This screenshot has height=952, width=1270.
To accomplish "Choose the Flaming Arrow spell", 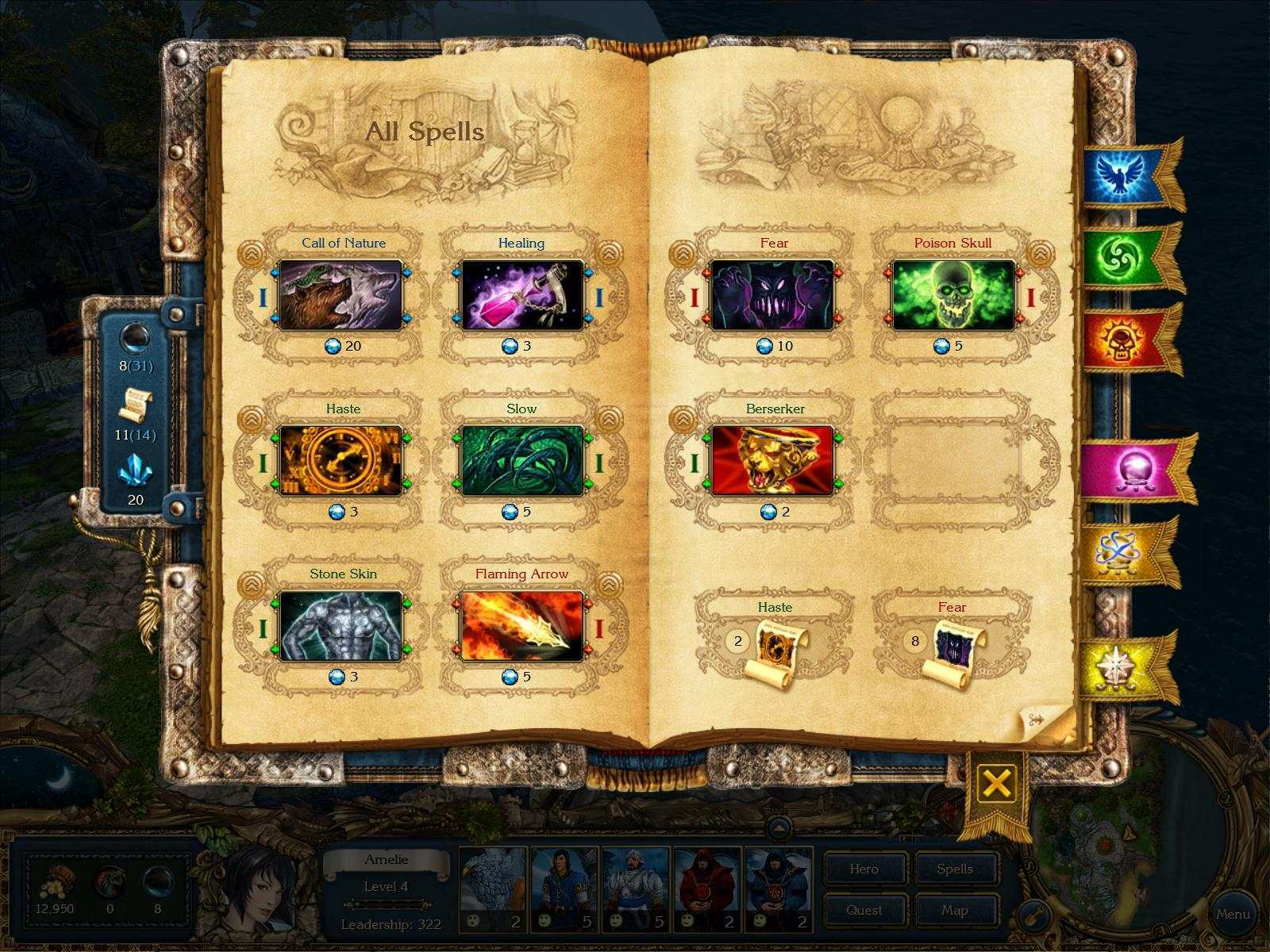I will [x=521, y=627].
